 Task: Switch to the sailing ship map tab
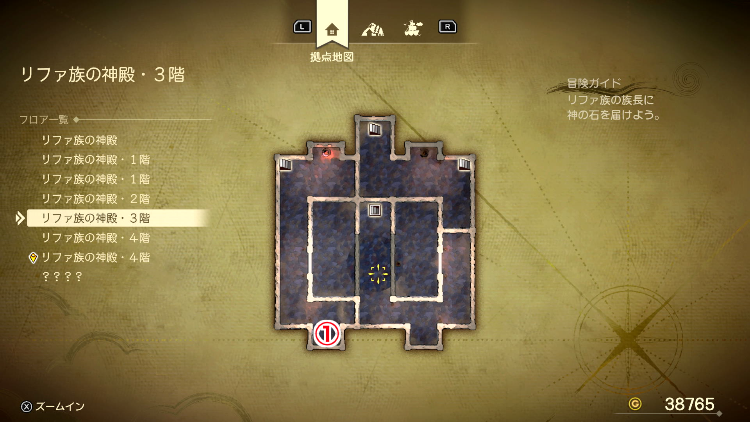coord(411,28)
